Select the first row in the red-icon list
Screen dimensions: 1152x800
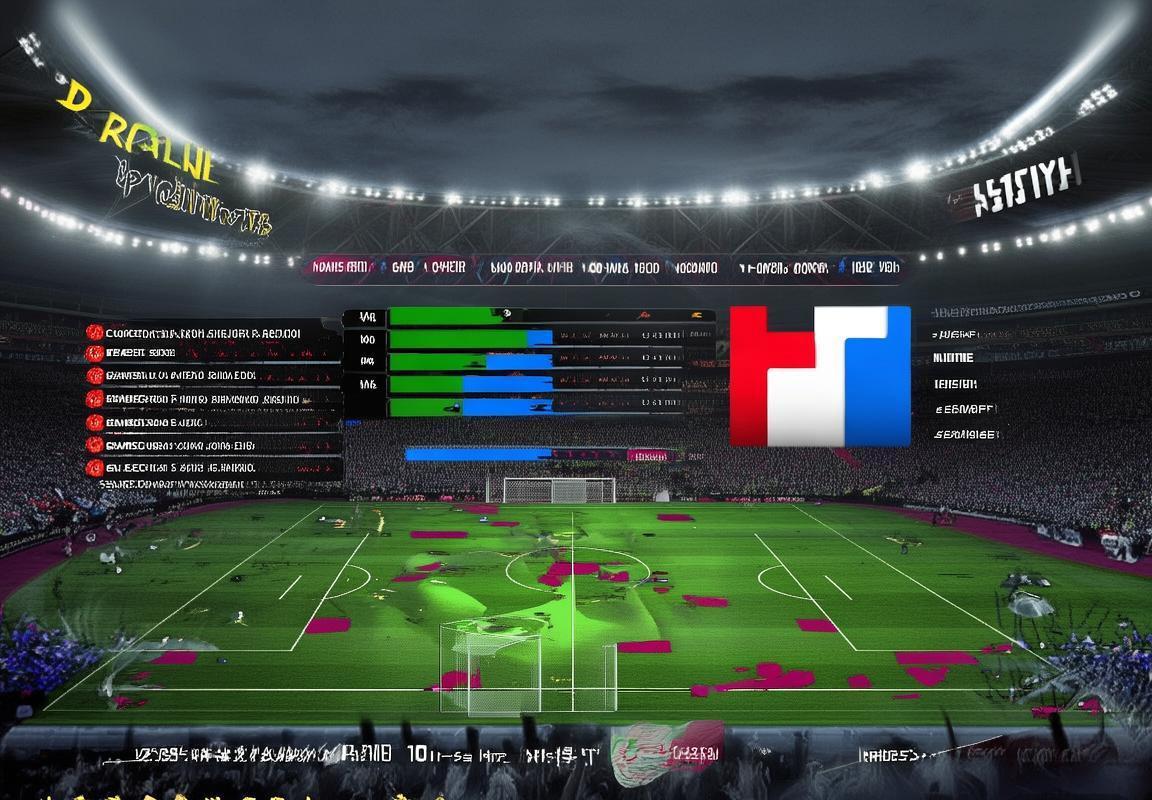[x=200, y=333]
